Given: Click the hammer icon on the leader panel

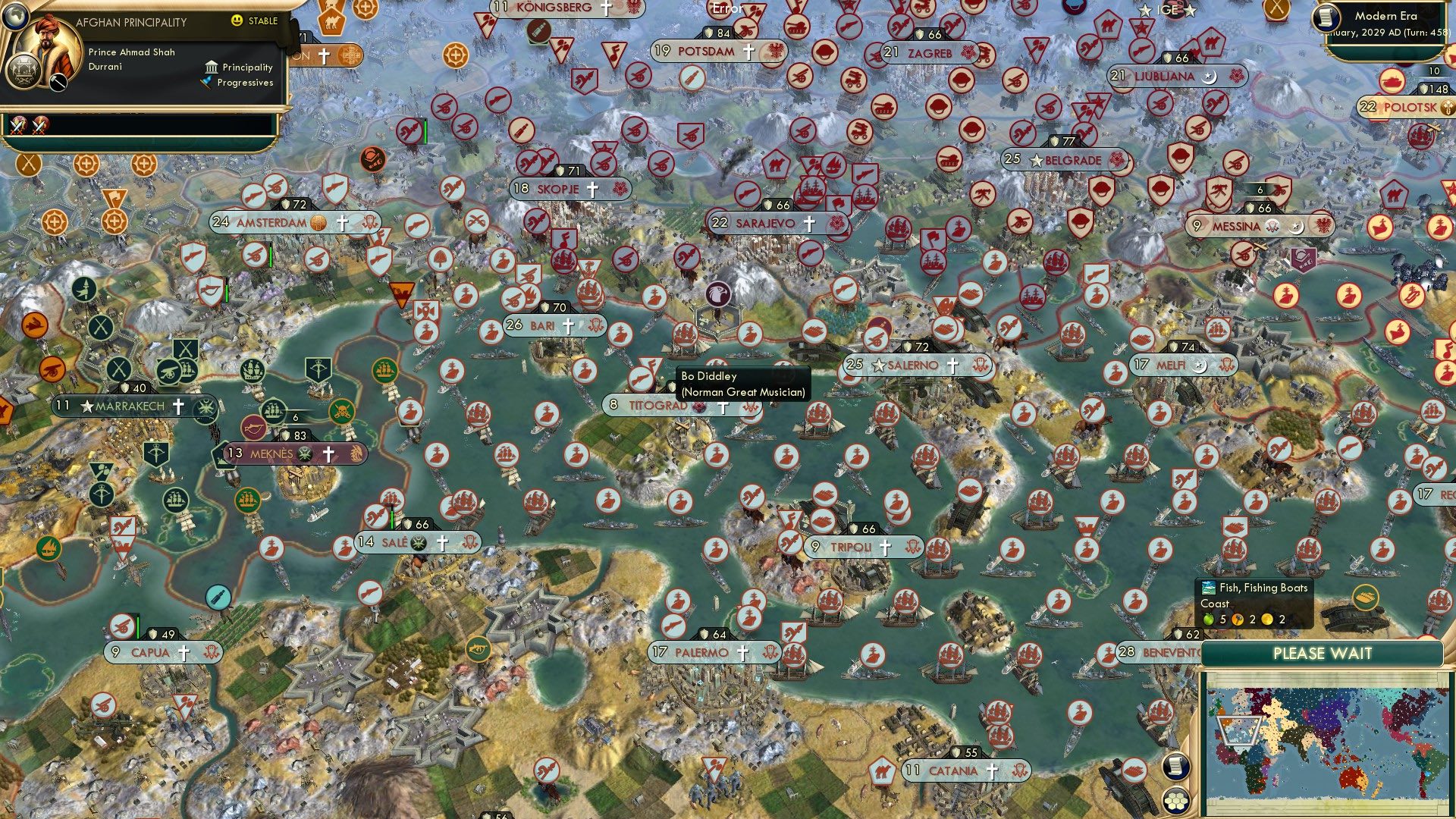Looking at the screenshot, I should (58, 82).
